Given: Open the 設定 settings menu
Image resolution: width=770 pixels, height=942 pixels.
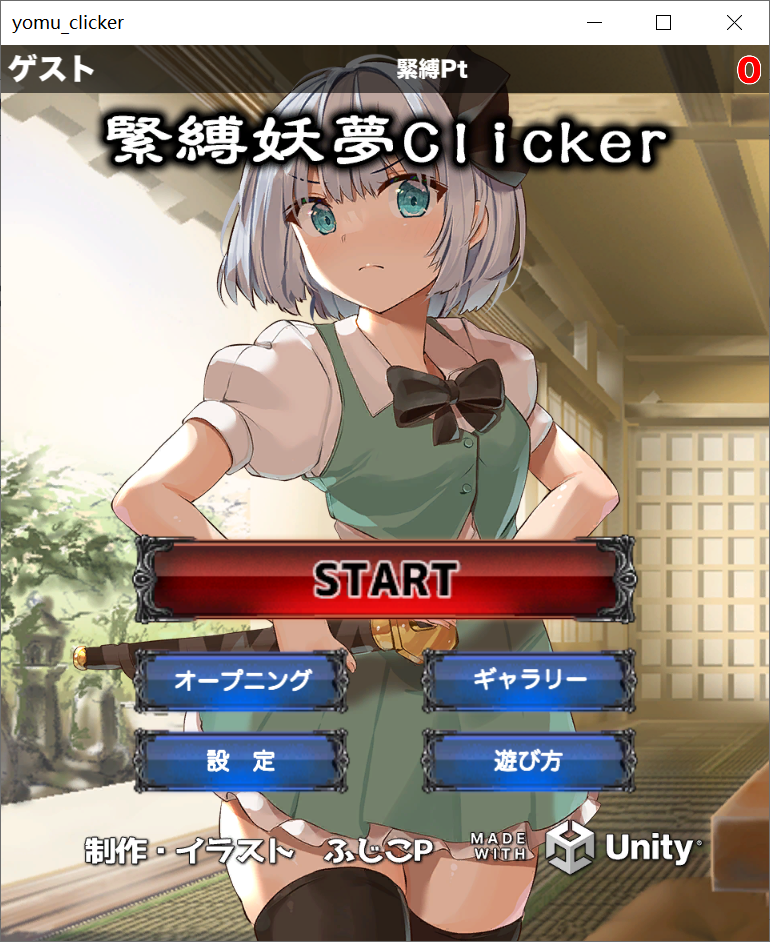Looking at the screenshot, I should coord(242,761).
